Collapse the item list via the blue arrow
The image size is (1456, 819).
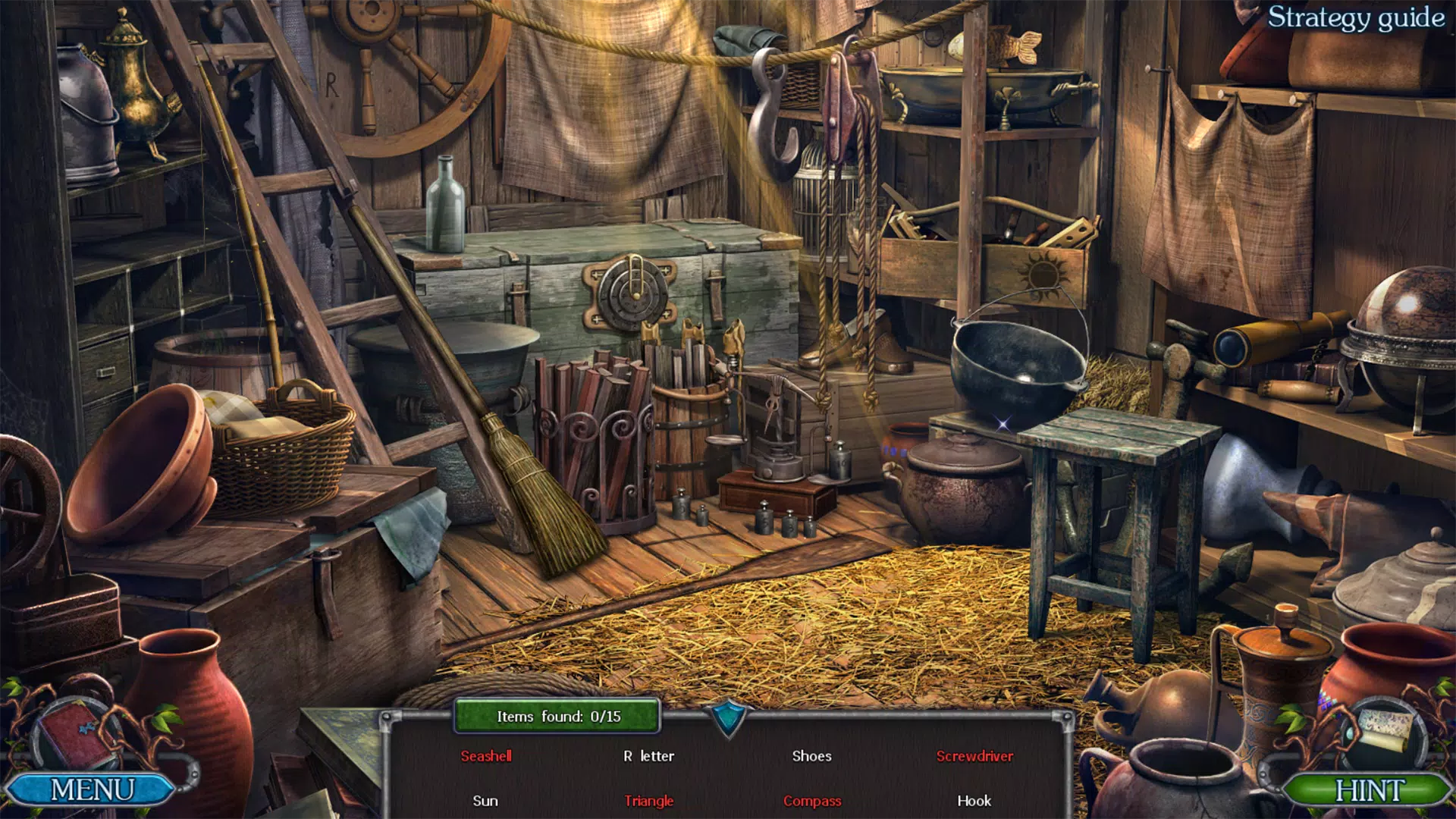[x=729, y=717]
